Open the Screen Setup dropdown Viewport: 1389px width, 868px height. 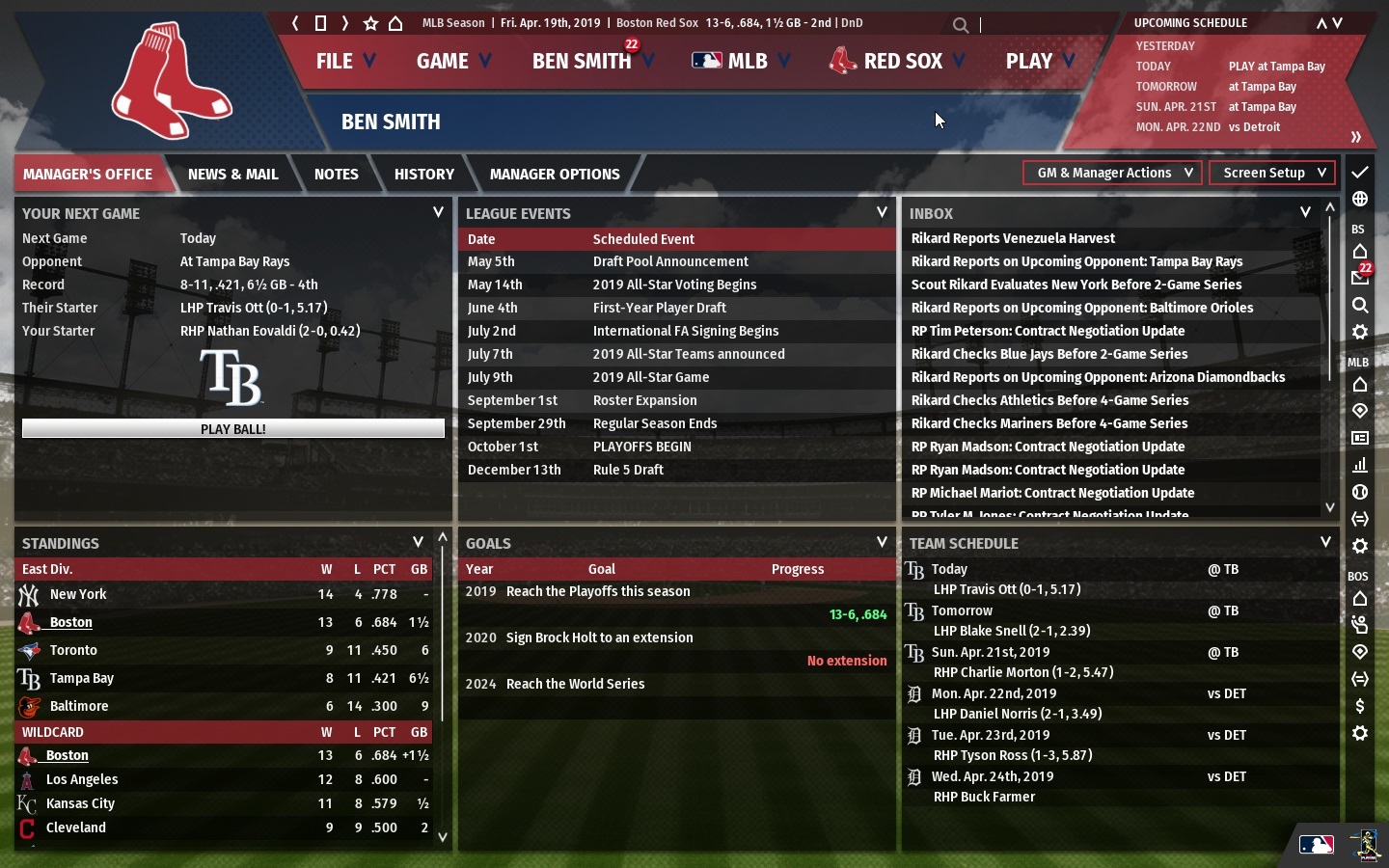pos(1271,173)
